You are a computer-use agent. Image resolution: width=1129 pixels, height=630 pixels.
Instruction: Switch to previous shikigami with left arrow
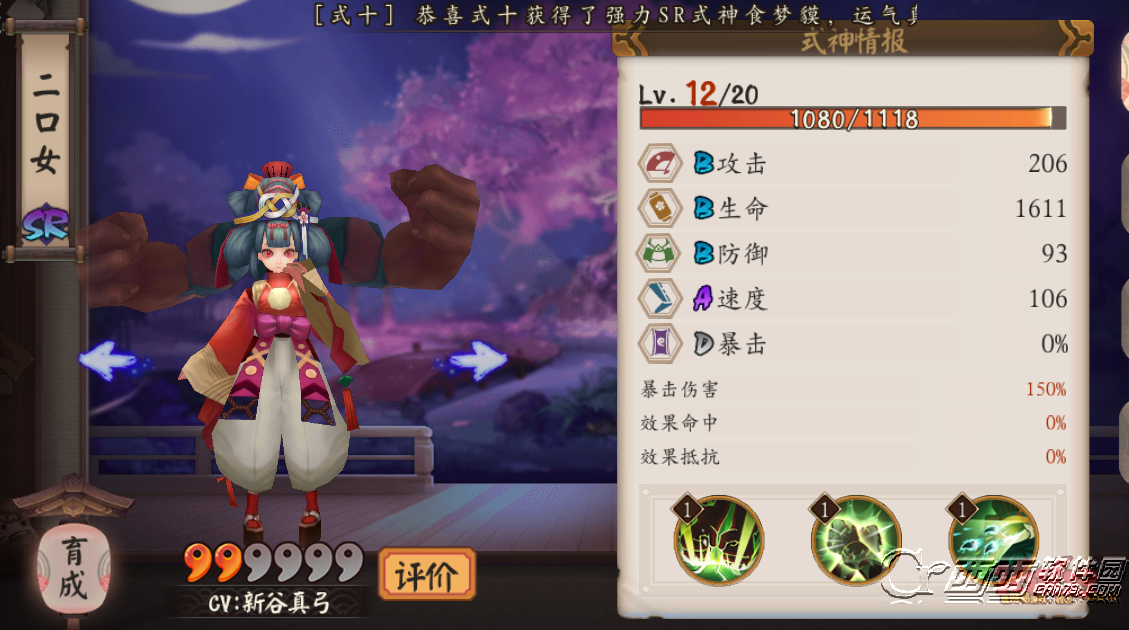pyautogui.click(x=108, y=360)
